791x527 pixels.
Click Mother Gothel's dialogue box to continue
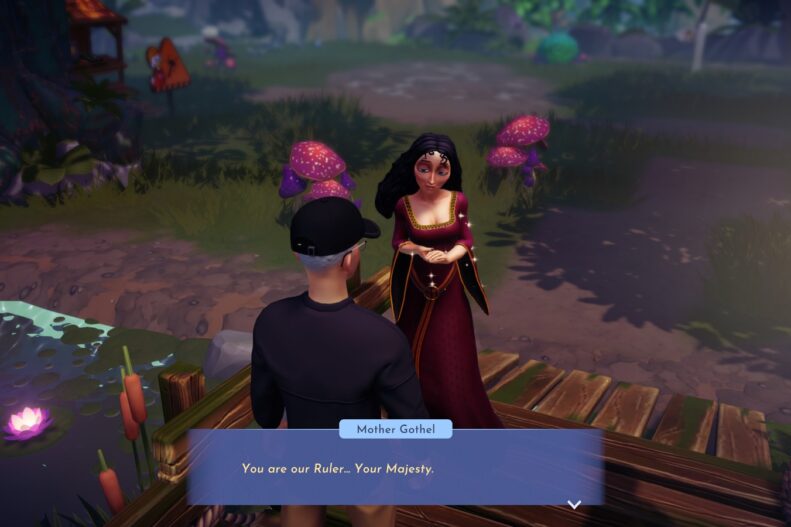click(394, 468)
